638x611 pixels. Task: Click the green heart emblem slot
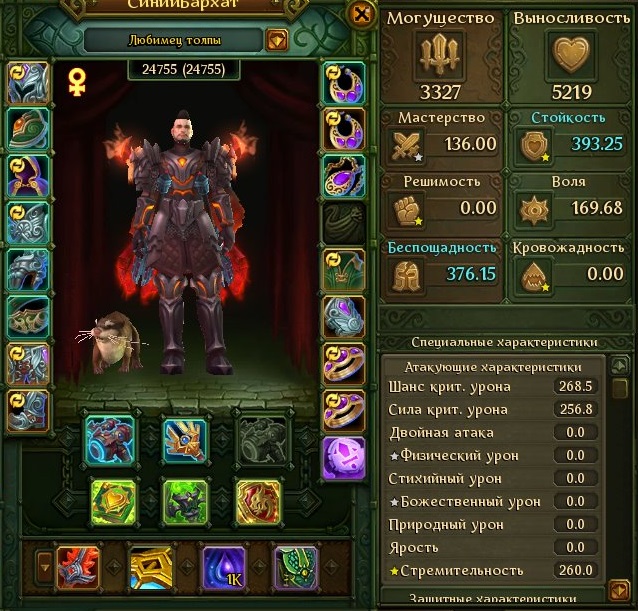(x=111, y=501)
